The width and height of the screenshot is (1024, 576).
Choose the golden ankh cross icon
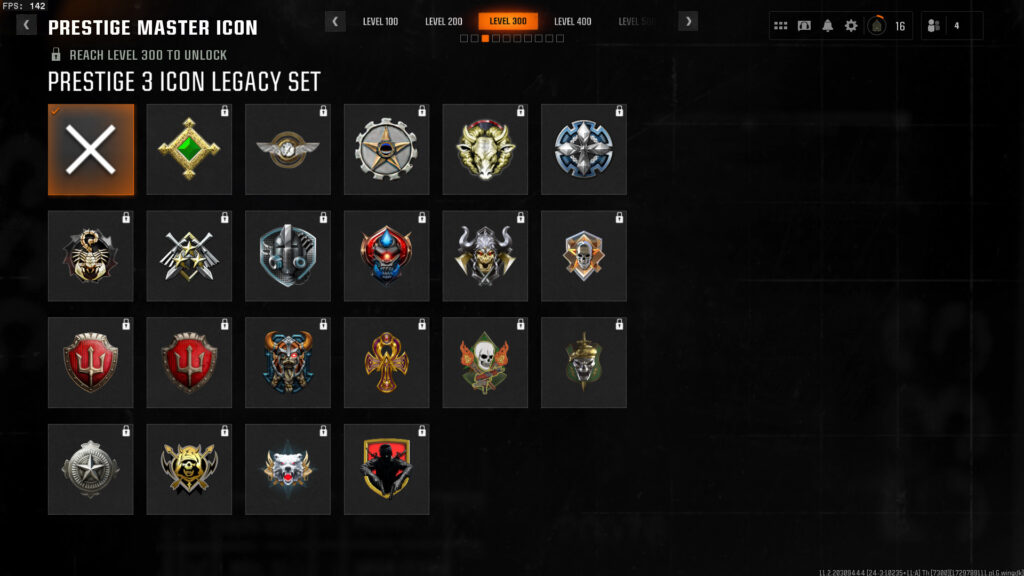(386, 362)
